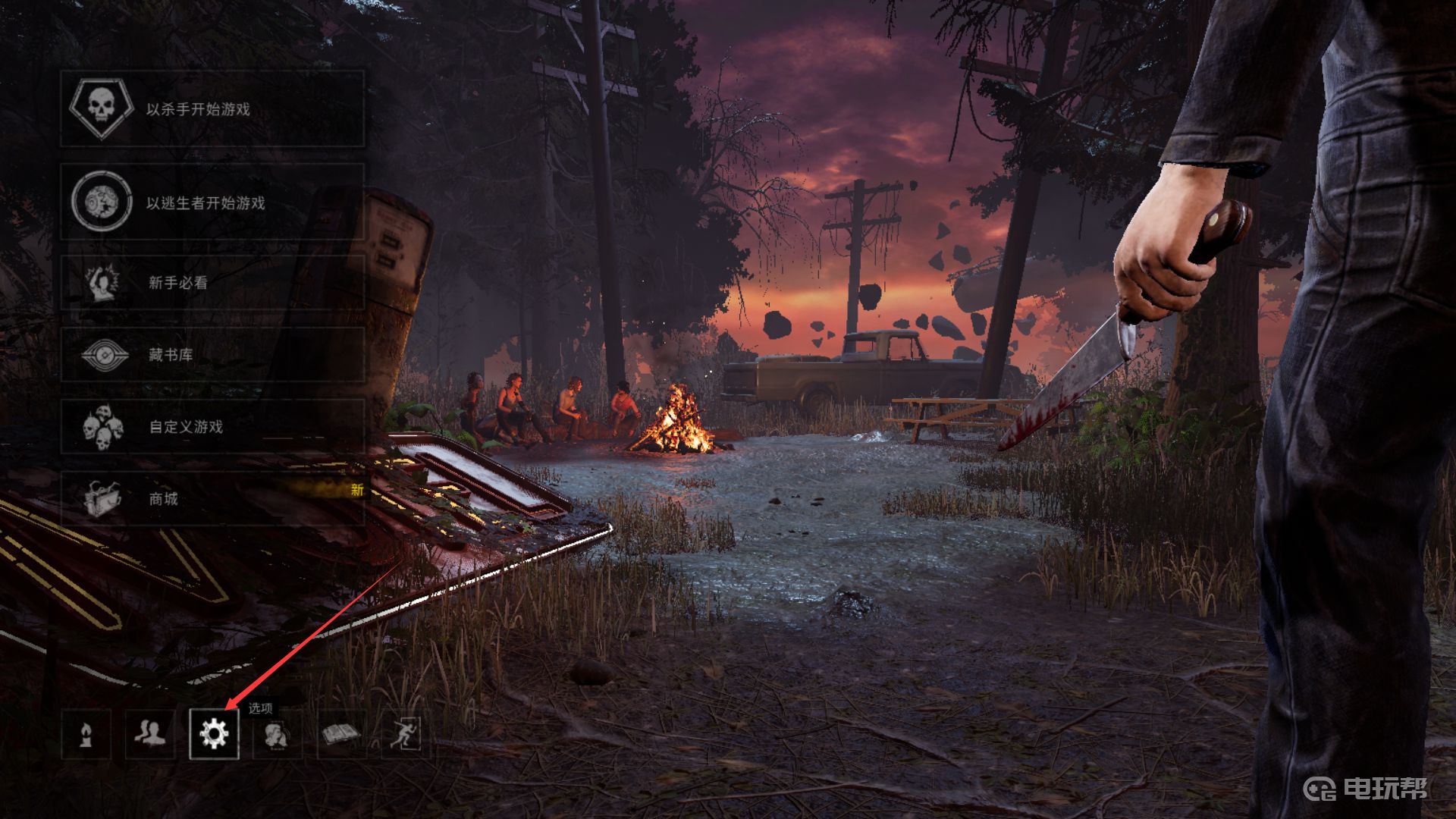Open the 商城 store

[212, 498]
